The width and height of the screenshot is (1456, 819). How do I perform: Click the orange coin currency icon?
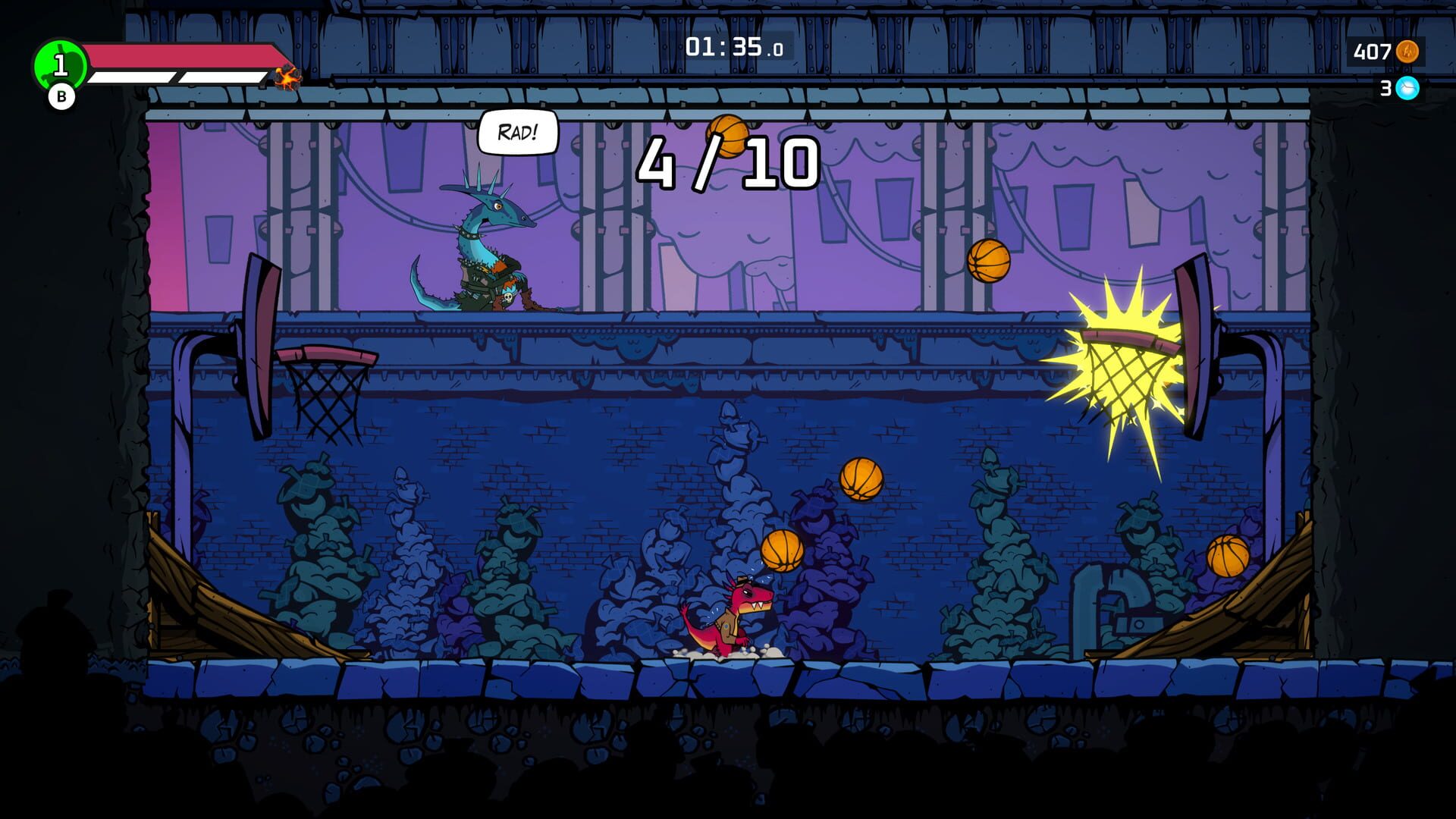click(x=1407, y=52)
